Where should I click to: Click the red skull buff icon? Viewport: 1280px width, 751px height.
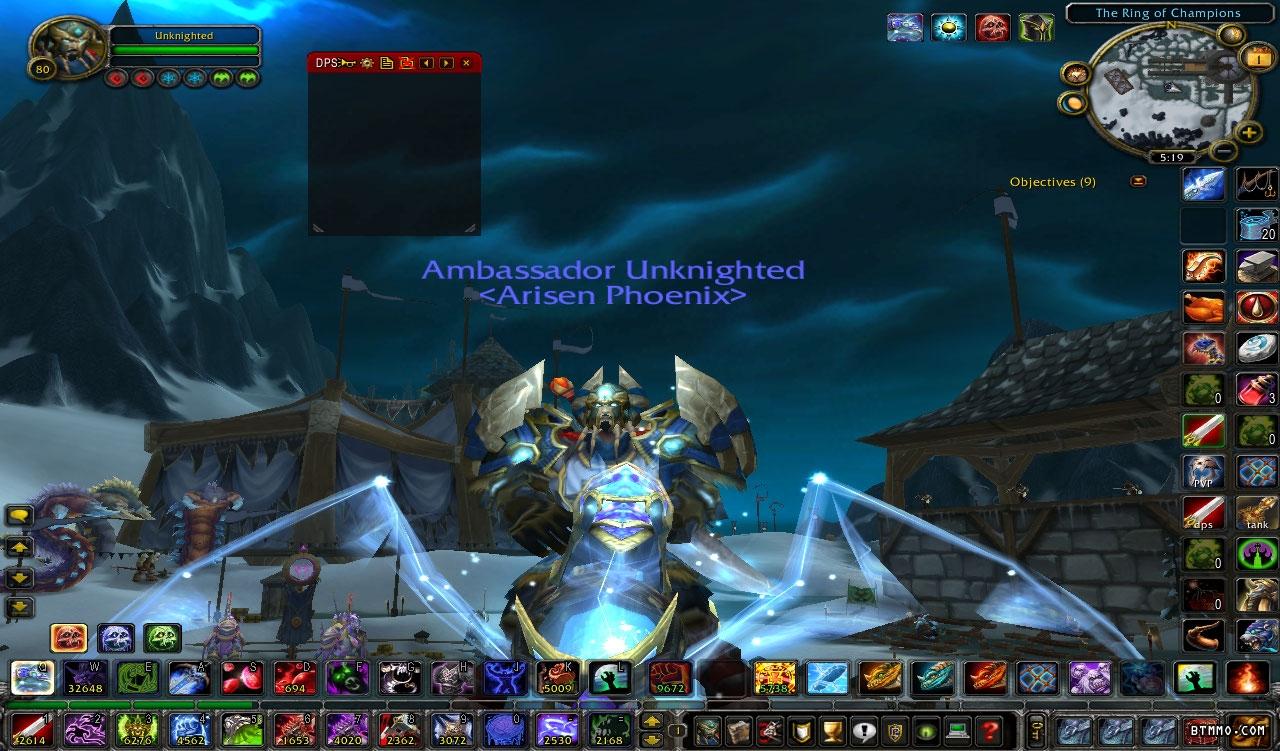(x=993, y=27)
